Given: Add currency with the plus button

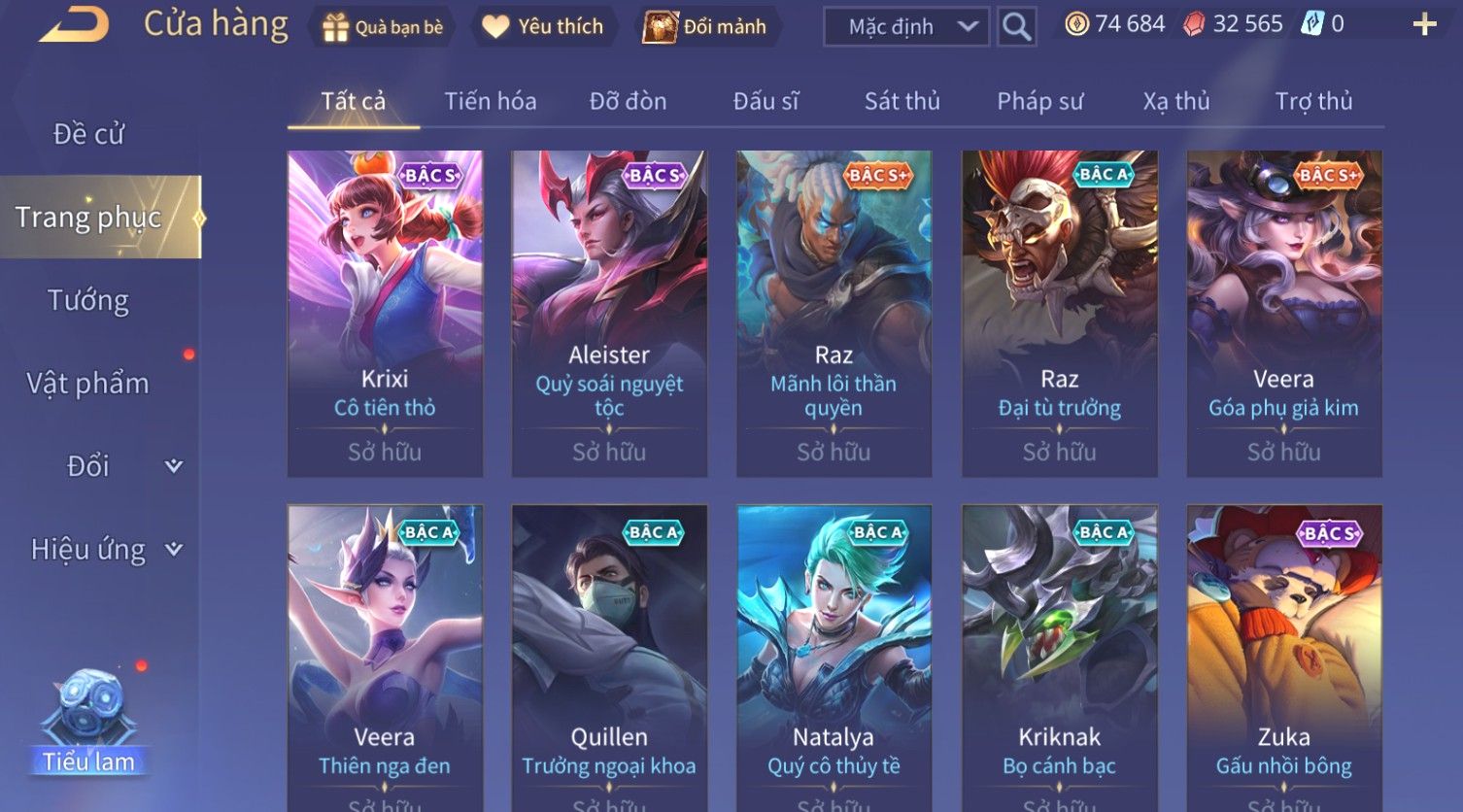Looking at the screenshot, I should click(1424, 25).
